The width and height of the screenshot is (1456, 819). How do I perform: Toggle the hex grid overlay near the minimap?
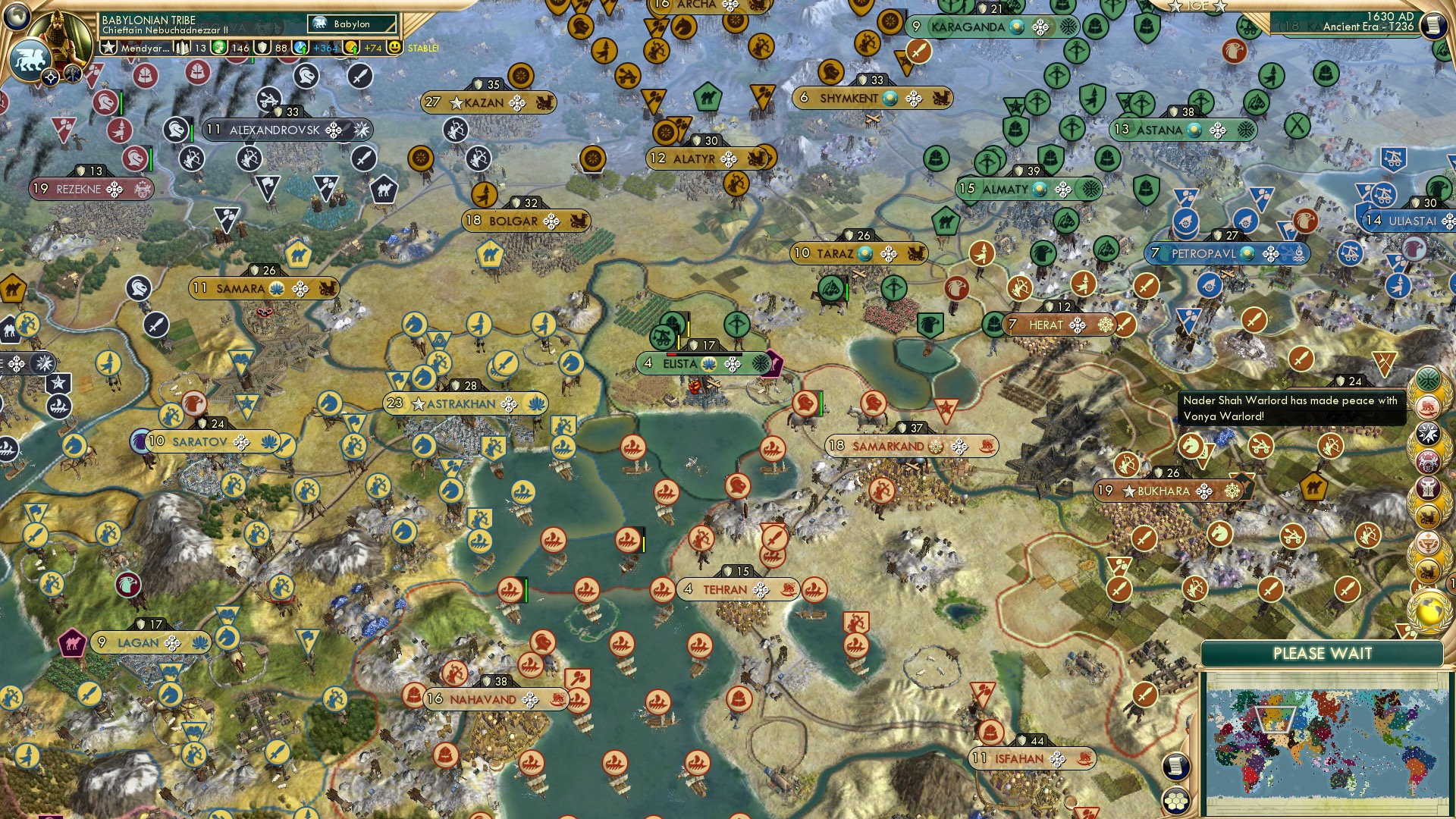tap(1175, 802)
